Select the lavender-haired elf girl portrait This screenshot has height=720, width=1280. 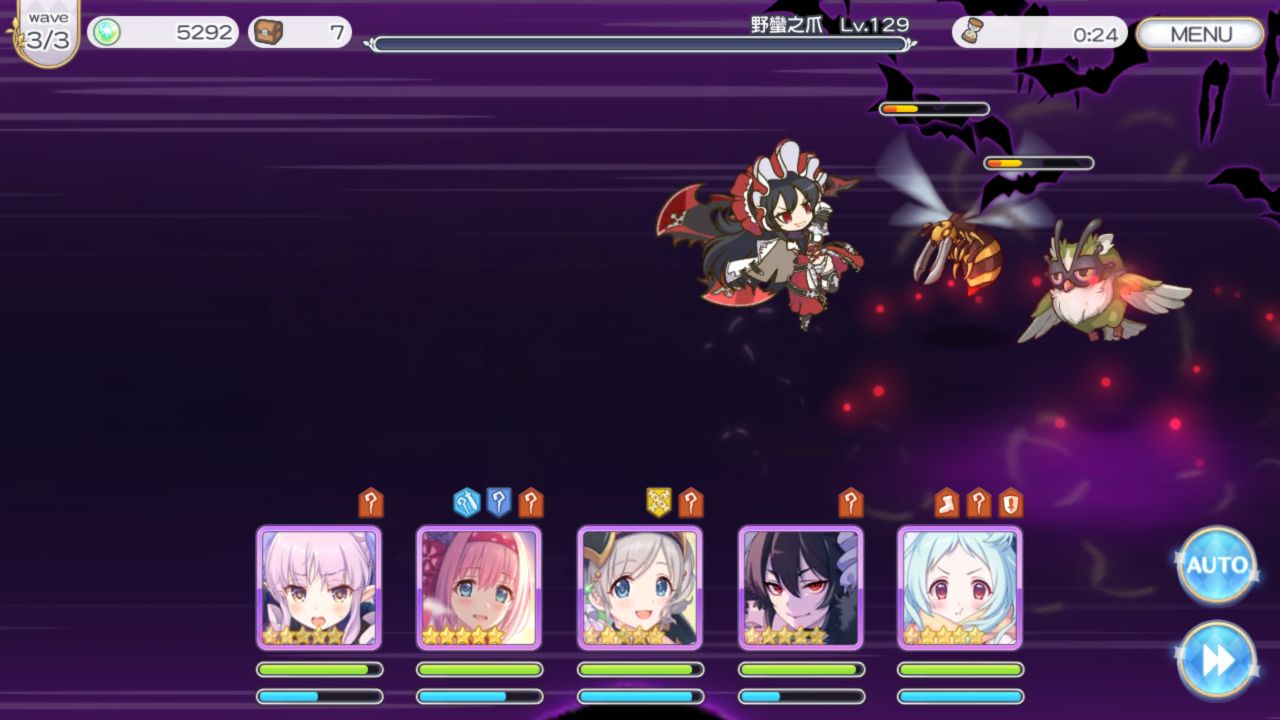(x=319, y=588)
